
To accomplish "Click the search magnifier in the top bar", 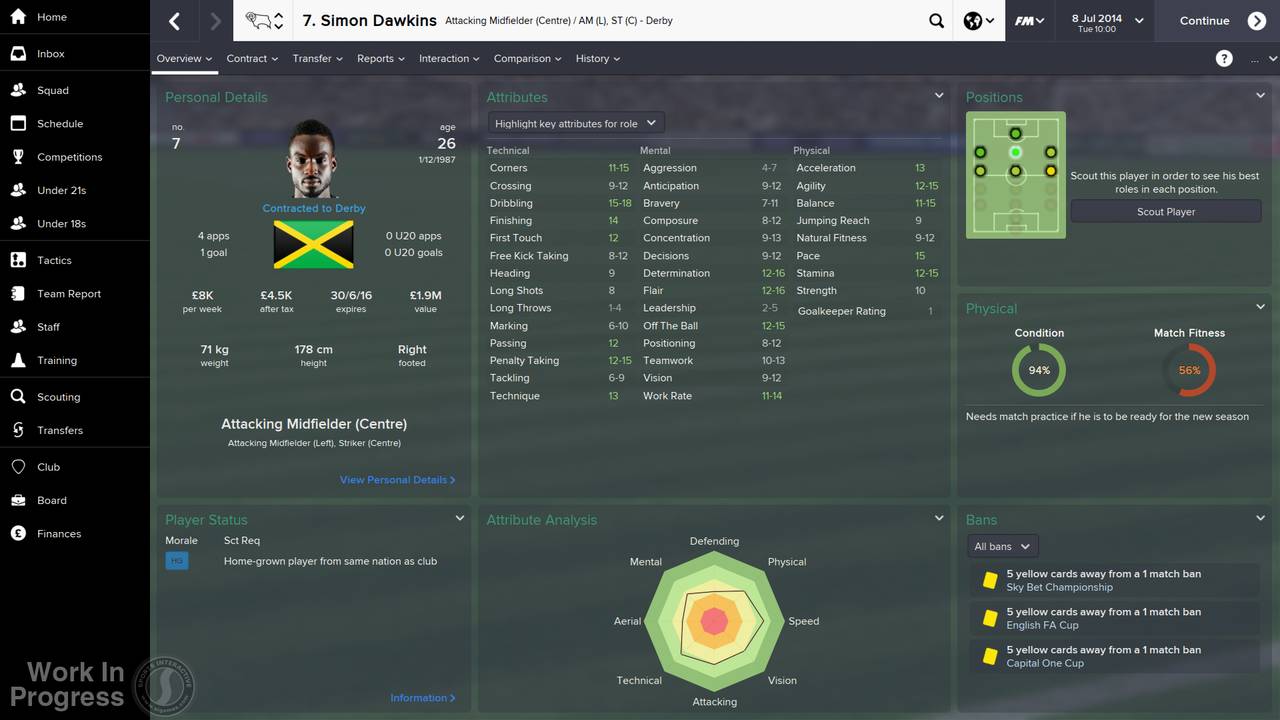I will click(936, 20).
